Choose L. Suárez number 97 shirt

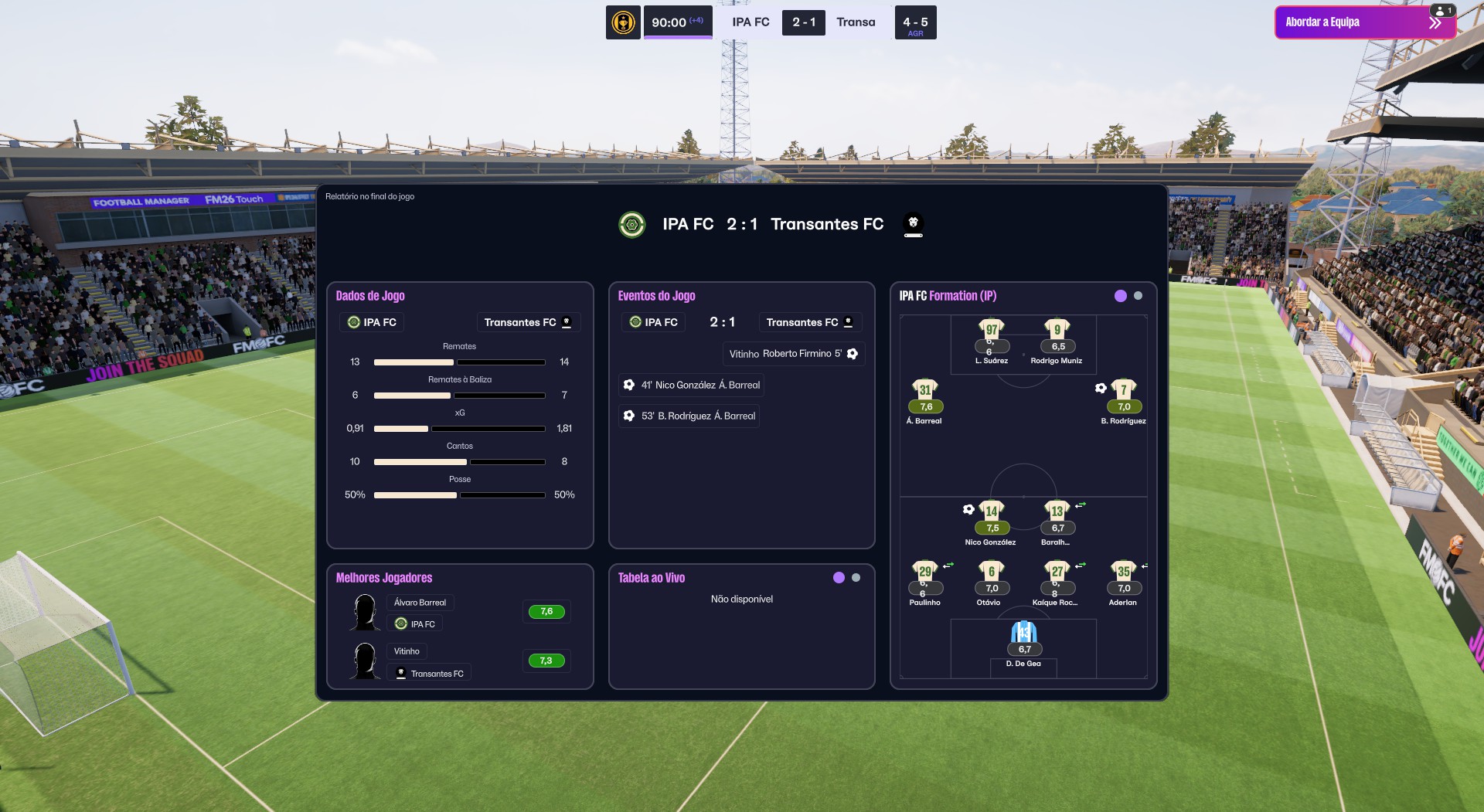tap(991, 330)
